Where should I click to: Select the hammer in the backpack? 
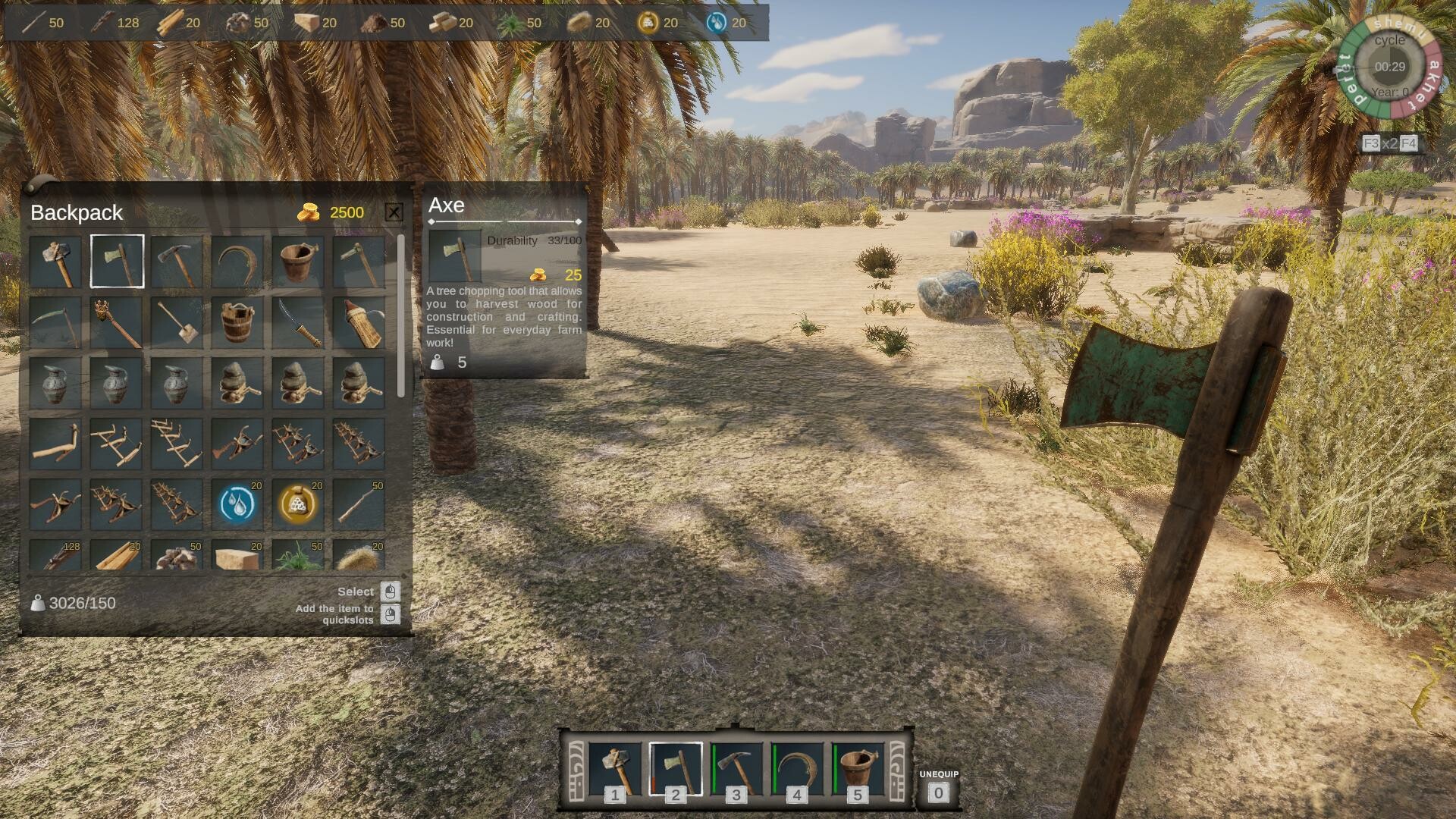[55, 260]
